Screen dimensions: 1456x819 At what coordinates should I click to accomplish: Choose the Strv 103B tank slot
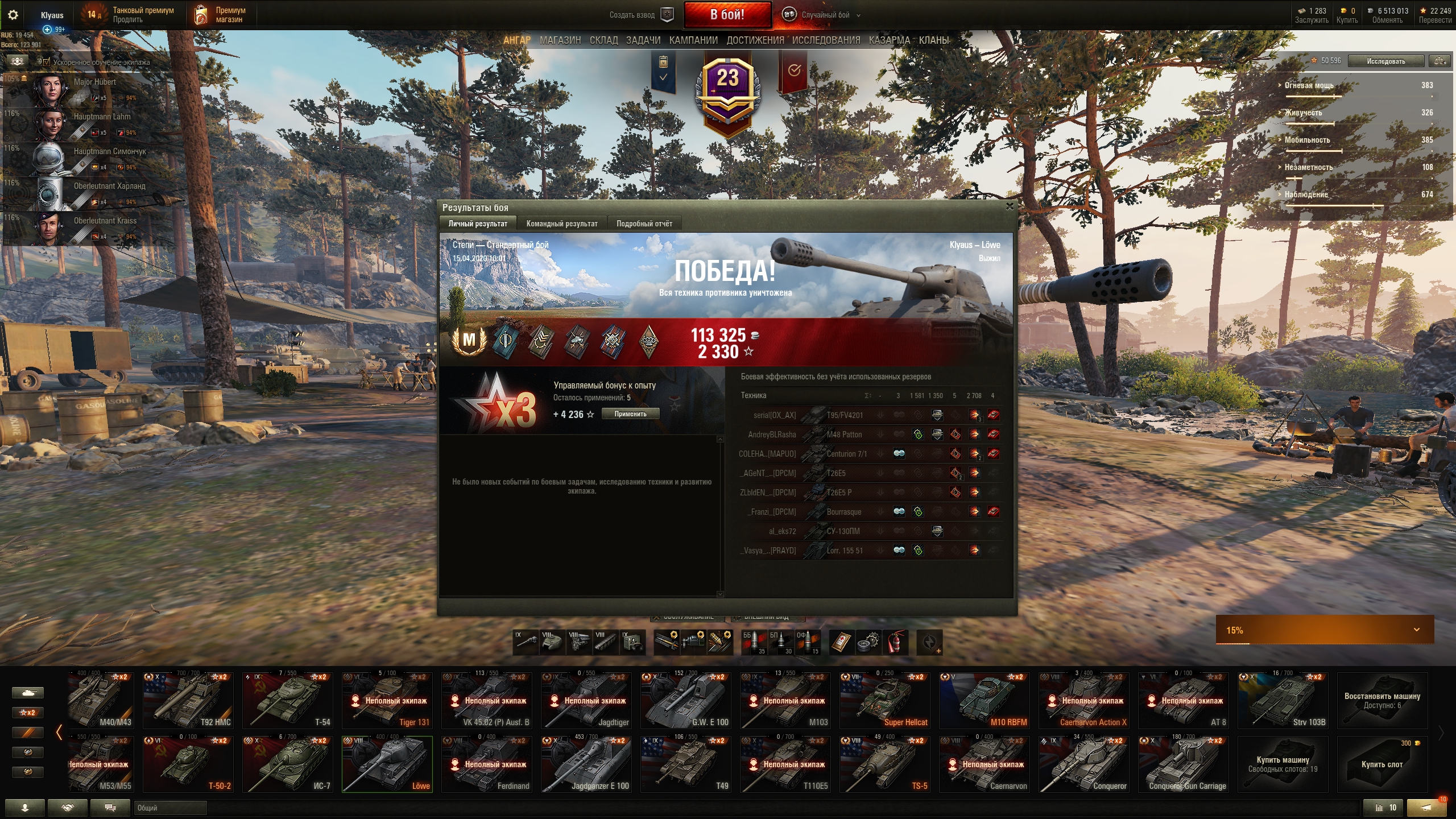tap(1283, 700)
